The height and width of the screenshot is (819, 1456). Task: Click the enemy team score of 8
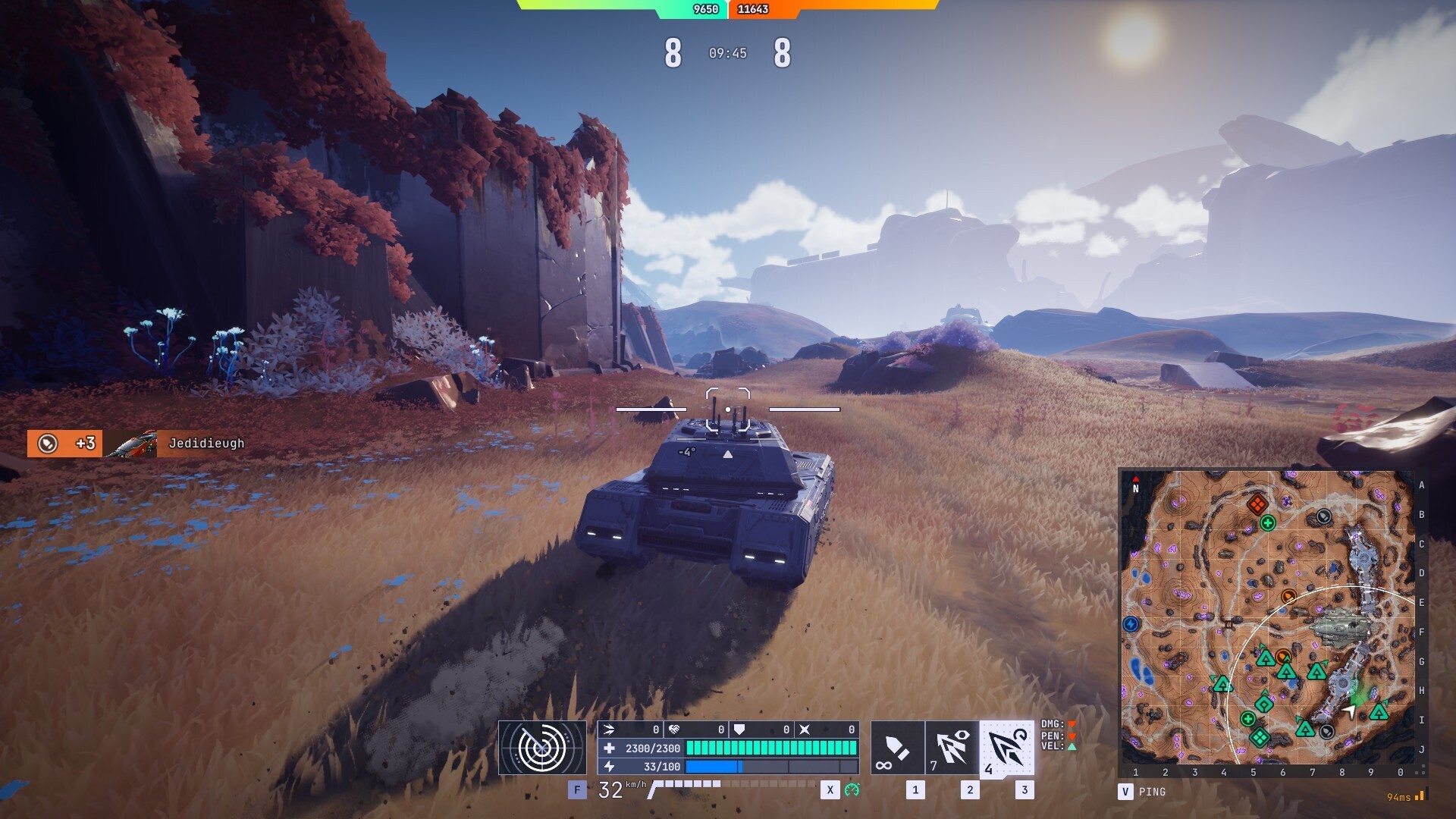tap(781, 53)
